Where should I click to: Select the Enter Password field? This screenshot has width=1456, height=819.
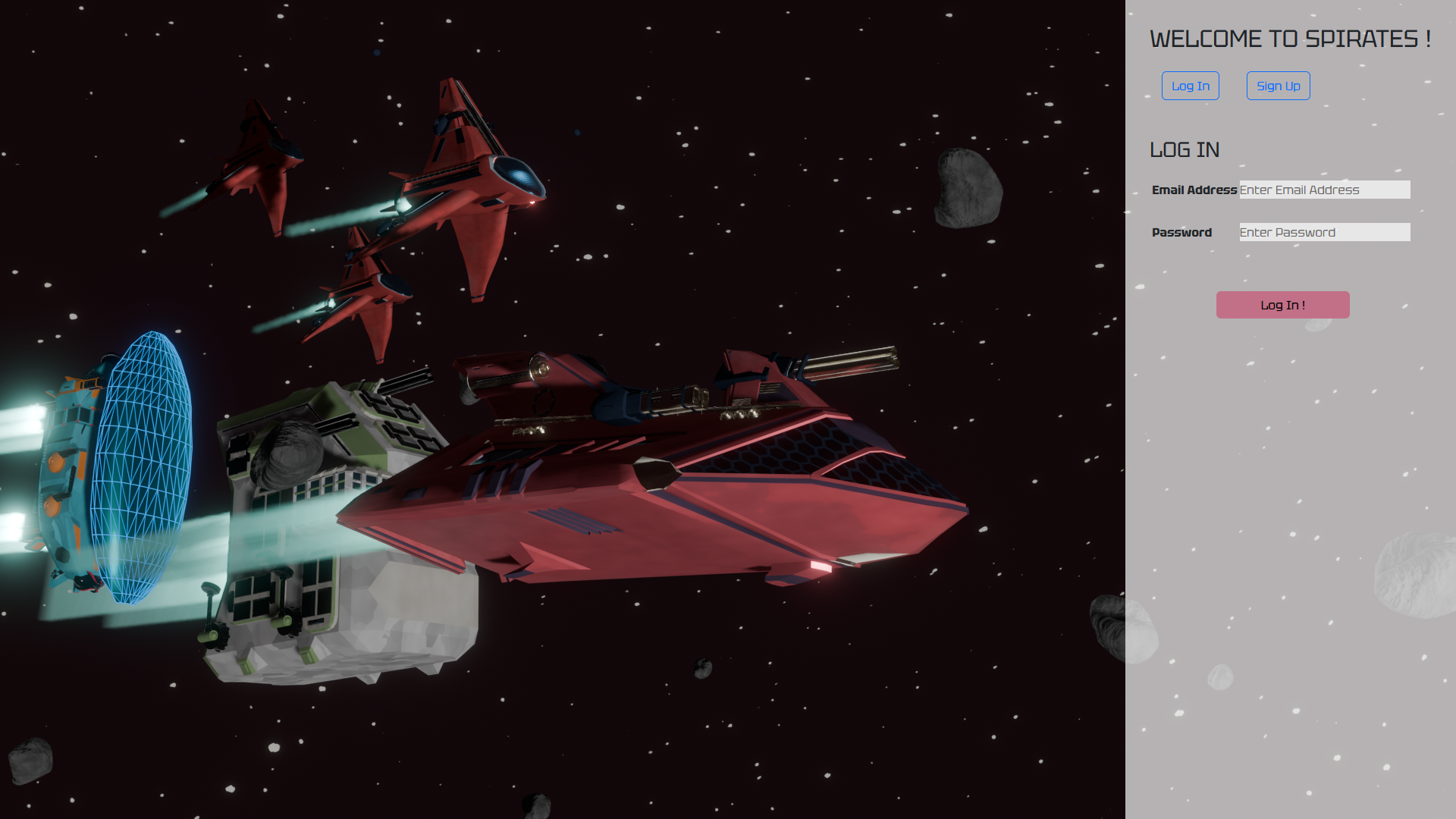click(x=1324, y=232)
